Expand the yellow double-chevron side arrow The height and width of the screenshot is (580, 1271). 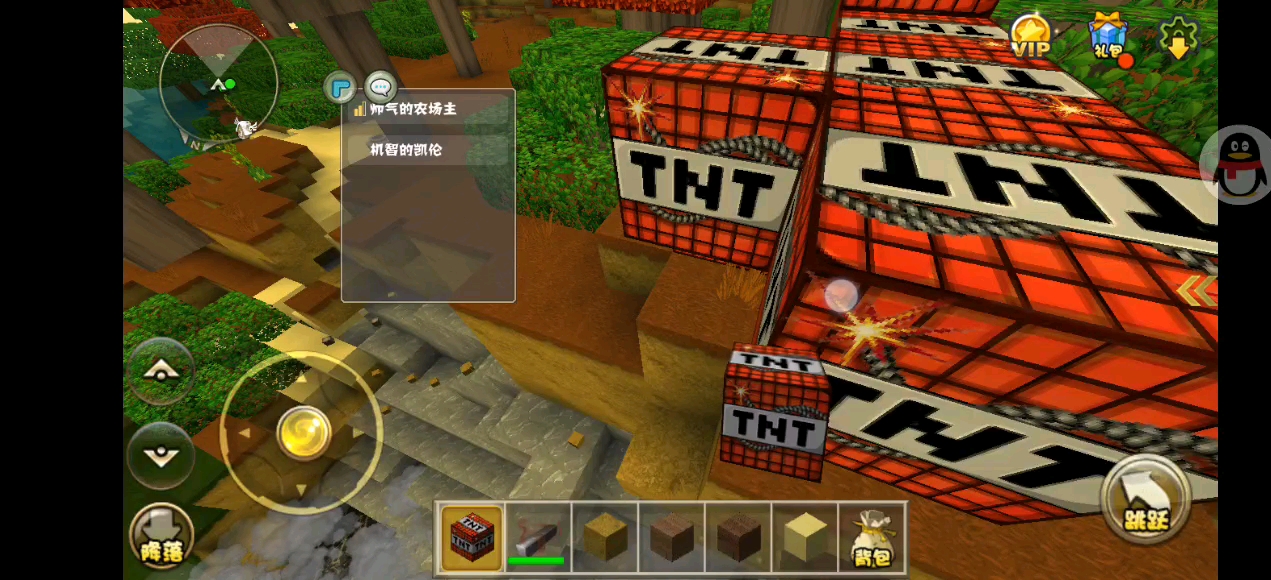tap(1197, 291)
